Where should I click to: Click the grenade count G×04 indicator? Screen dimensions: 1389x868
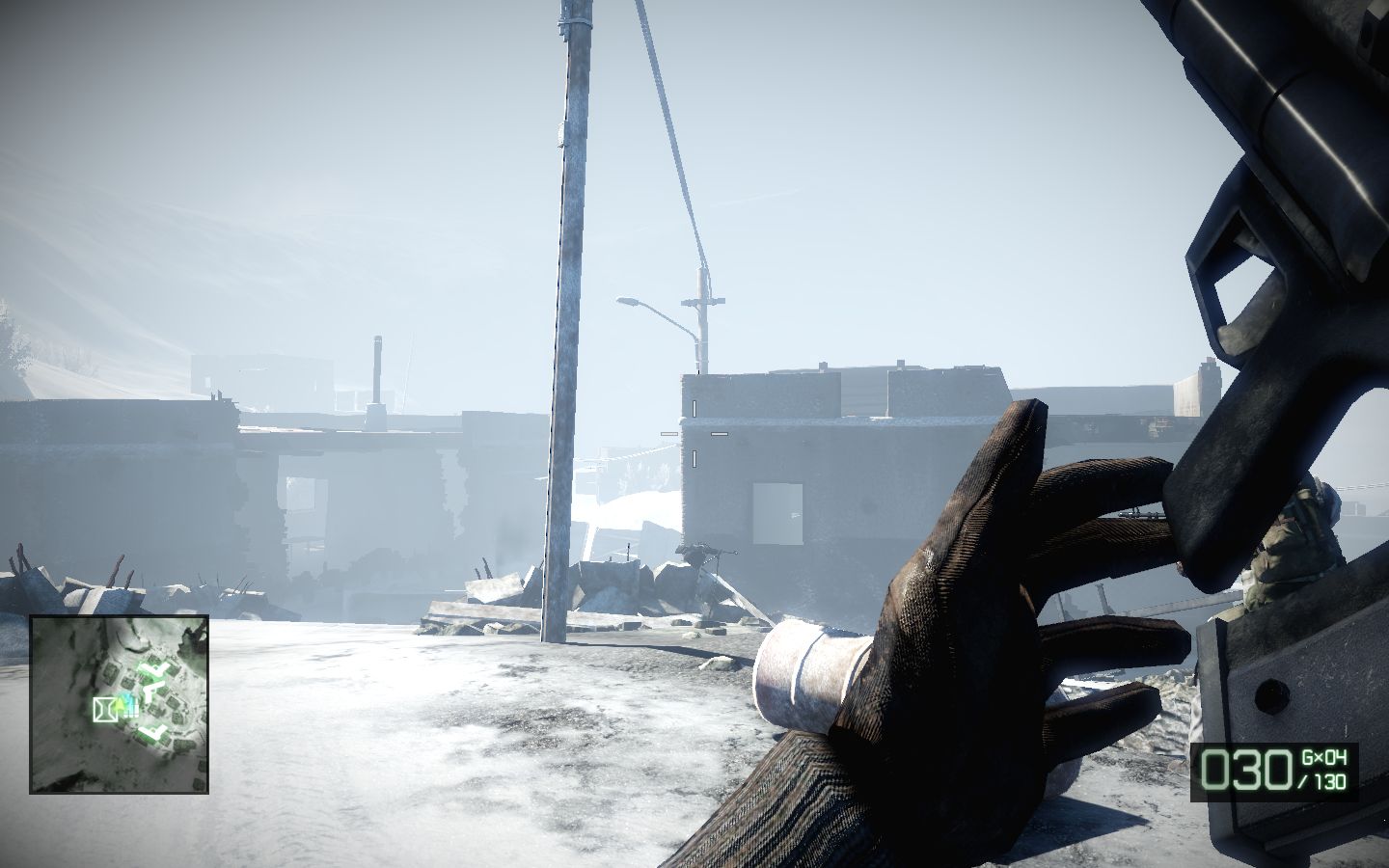[x=1324, y=757]
